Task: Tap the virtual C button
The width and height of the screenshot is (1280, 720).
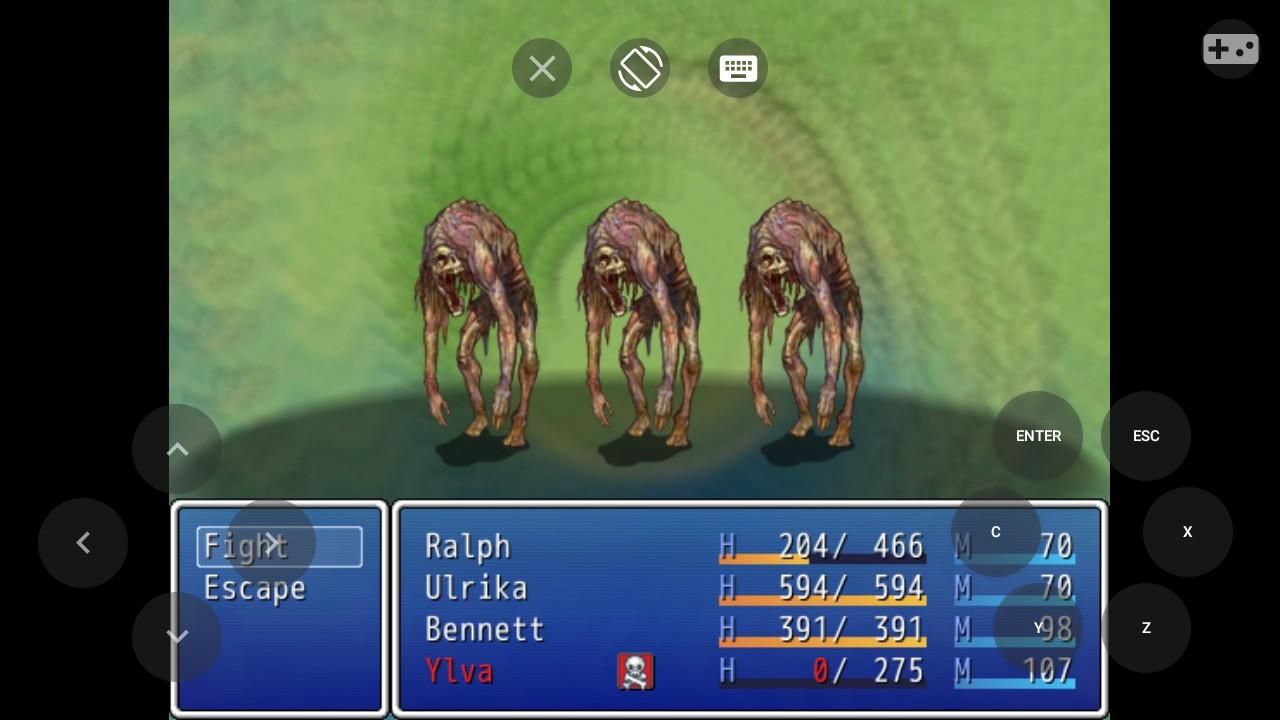Action: tap(996, 532)
